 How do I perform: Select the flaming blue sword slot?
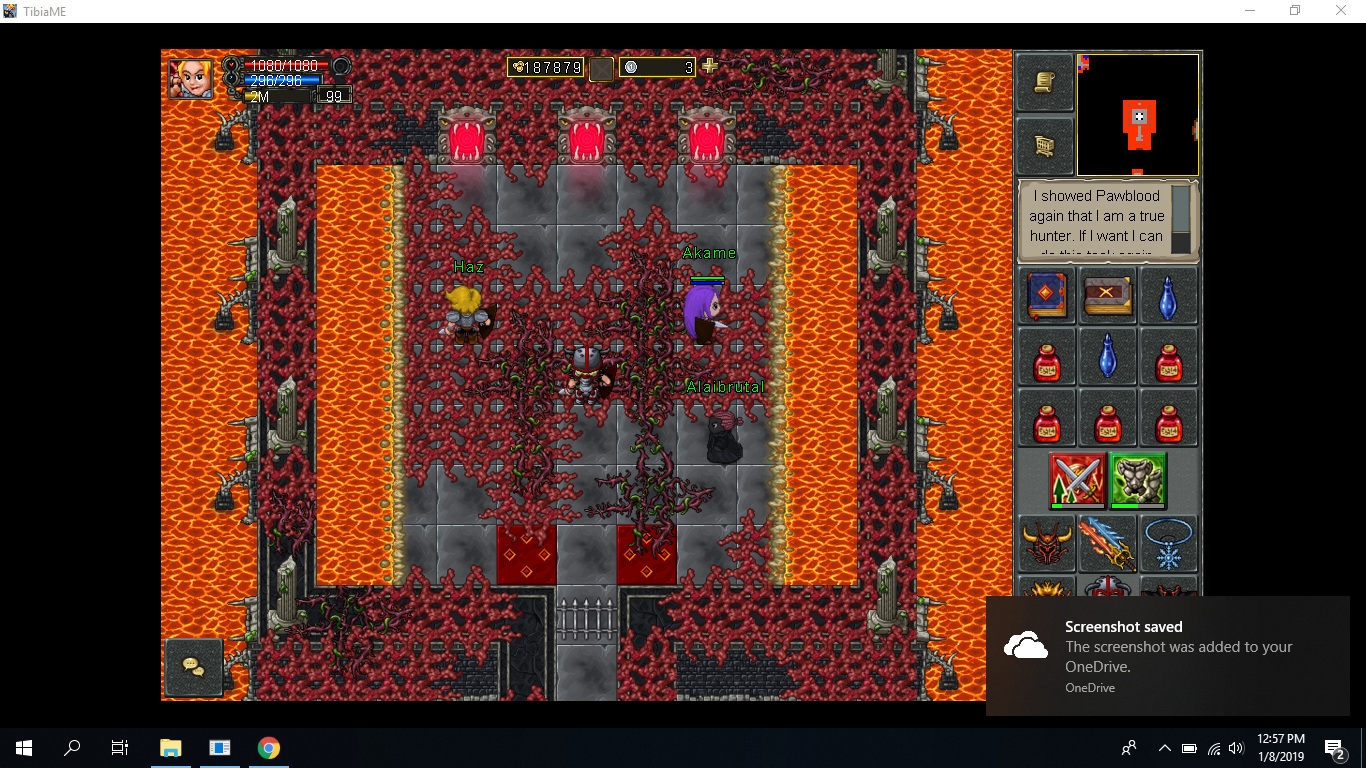click(x=1108, y=543)
